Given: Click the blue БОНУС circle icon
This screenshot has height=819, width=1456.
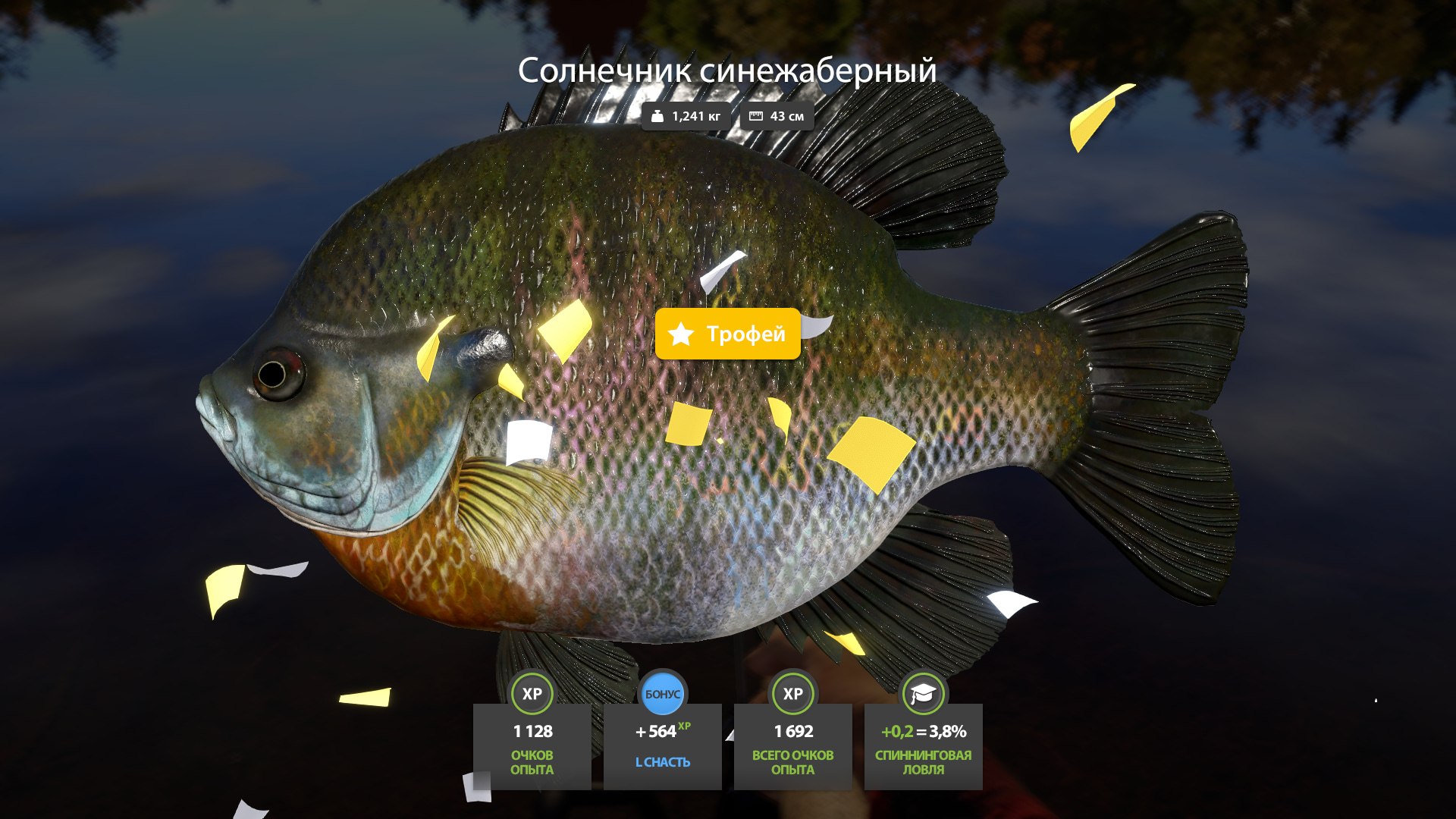Looking at the screenshot, I should 662,692.
